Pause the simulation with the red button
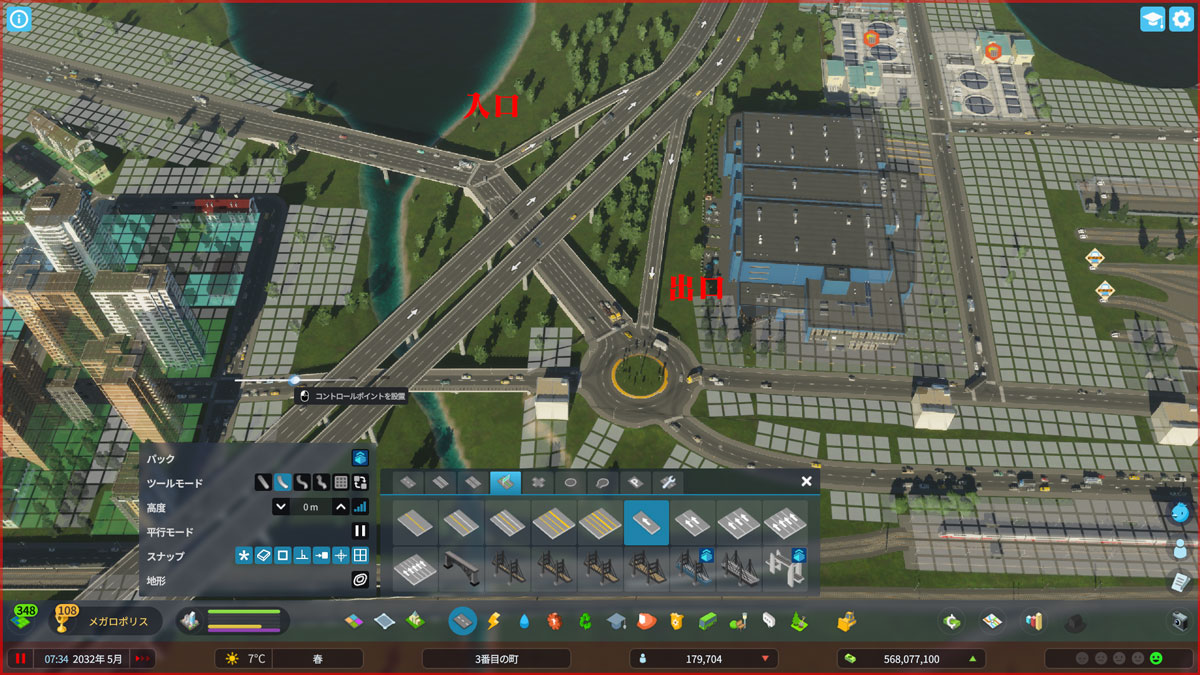The height and width of the screenshot is (675, 1200). coord(19,659)
